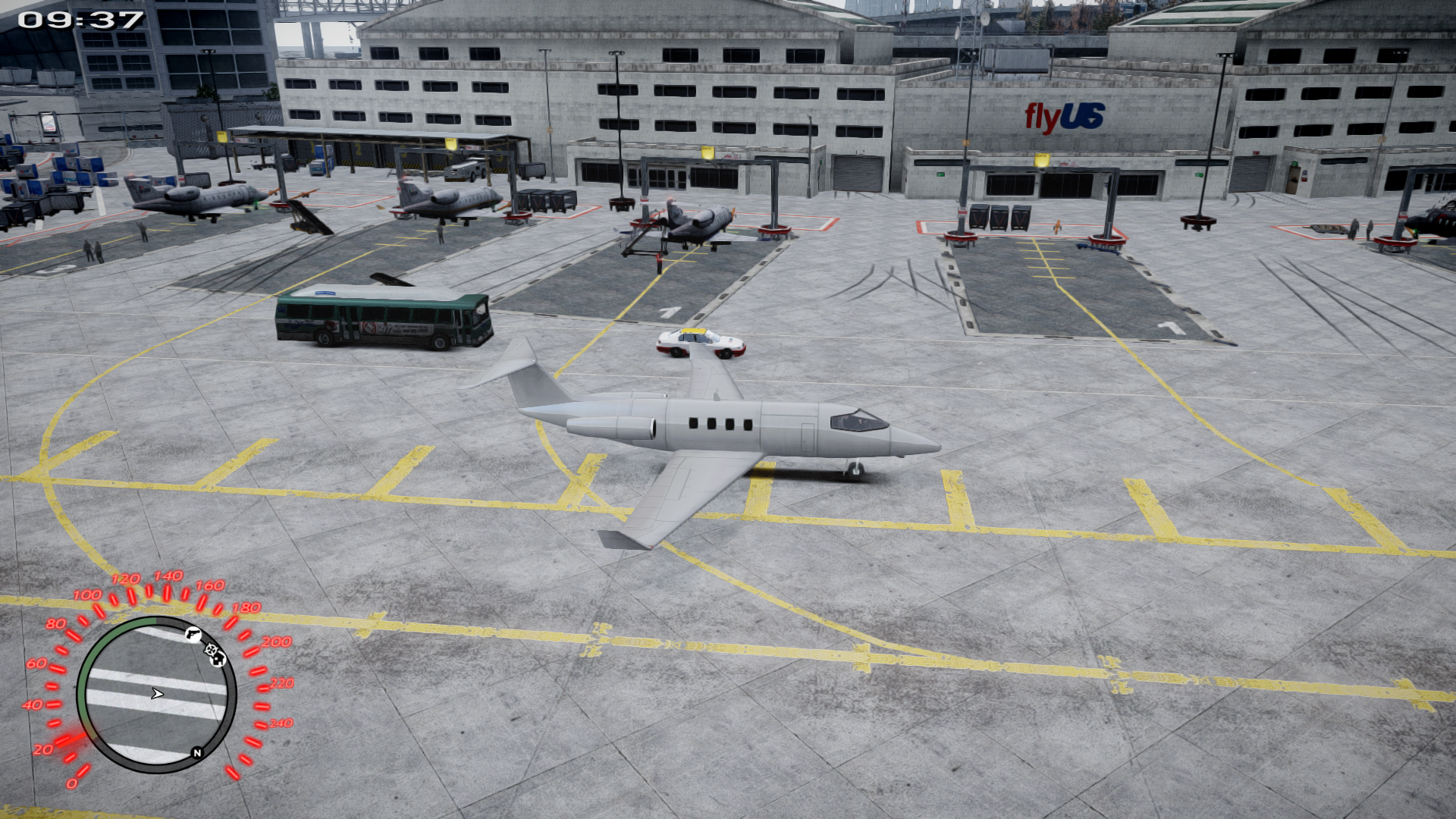The height and width of the screenshot is (819, 1456).
Task: Click the 0 mark on the speedometer dial
Action: 72,783
